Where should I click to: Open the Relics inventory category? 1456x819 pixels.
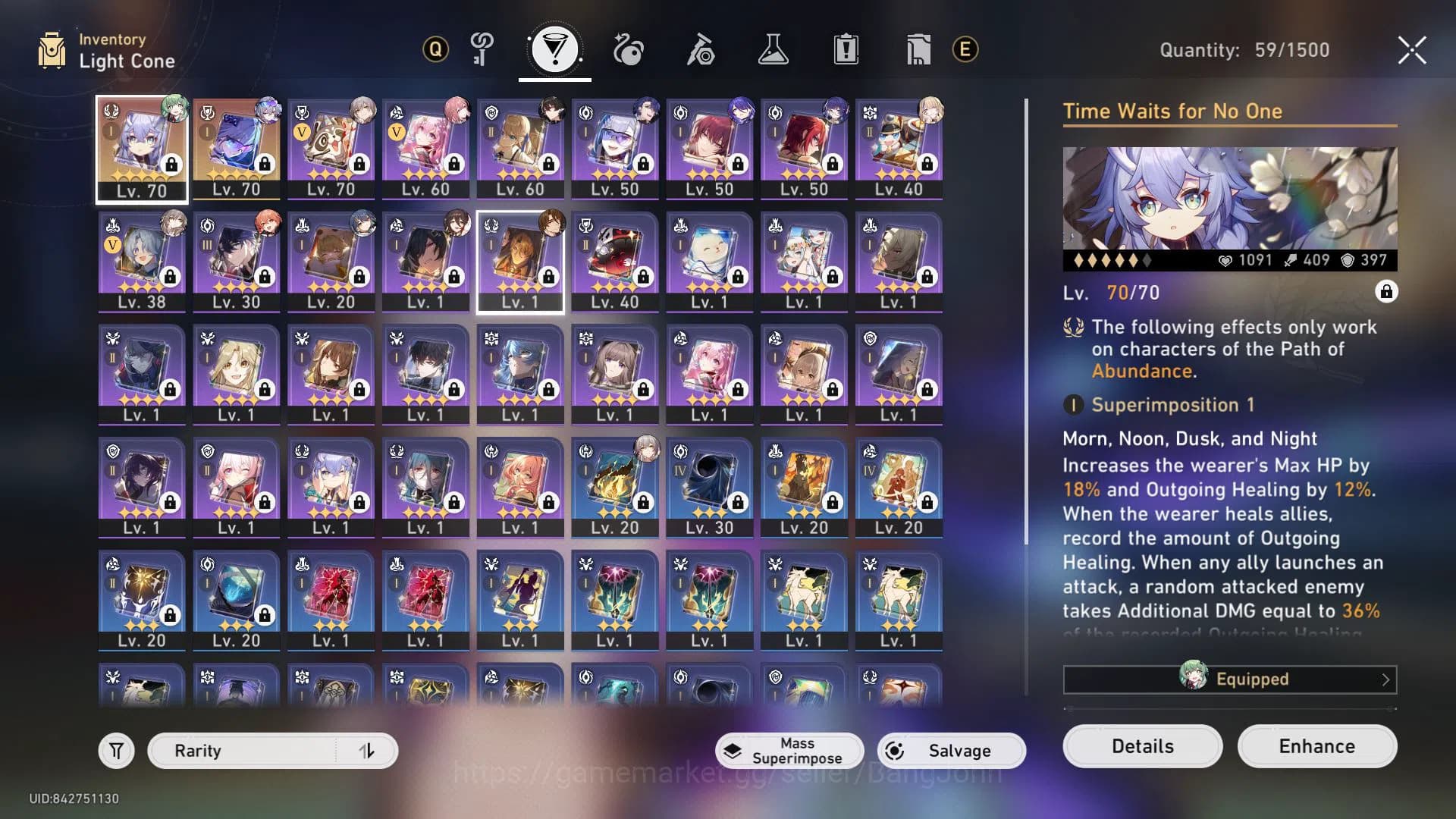[627, 49]
